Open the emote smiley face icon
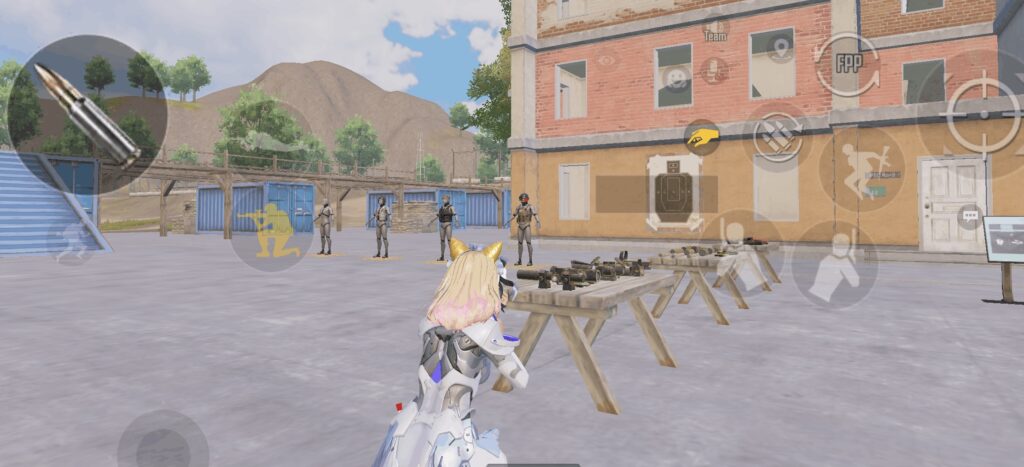Viewport: 1024px width, 467px height. tap(678, 78)
